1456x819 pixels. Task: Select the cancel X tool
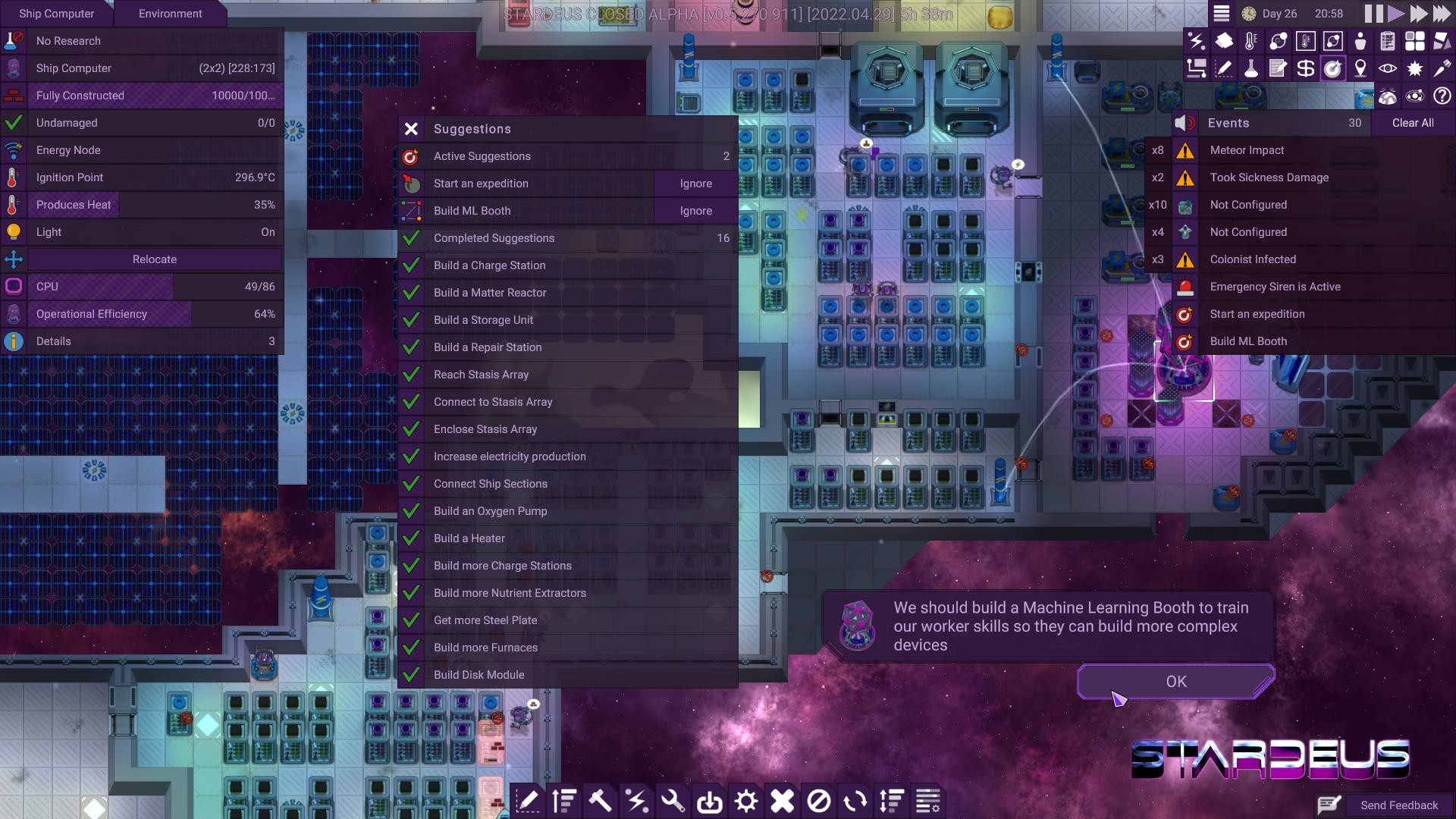(782, 801)
